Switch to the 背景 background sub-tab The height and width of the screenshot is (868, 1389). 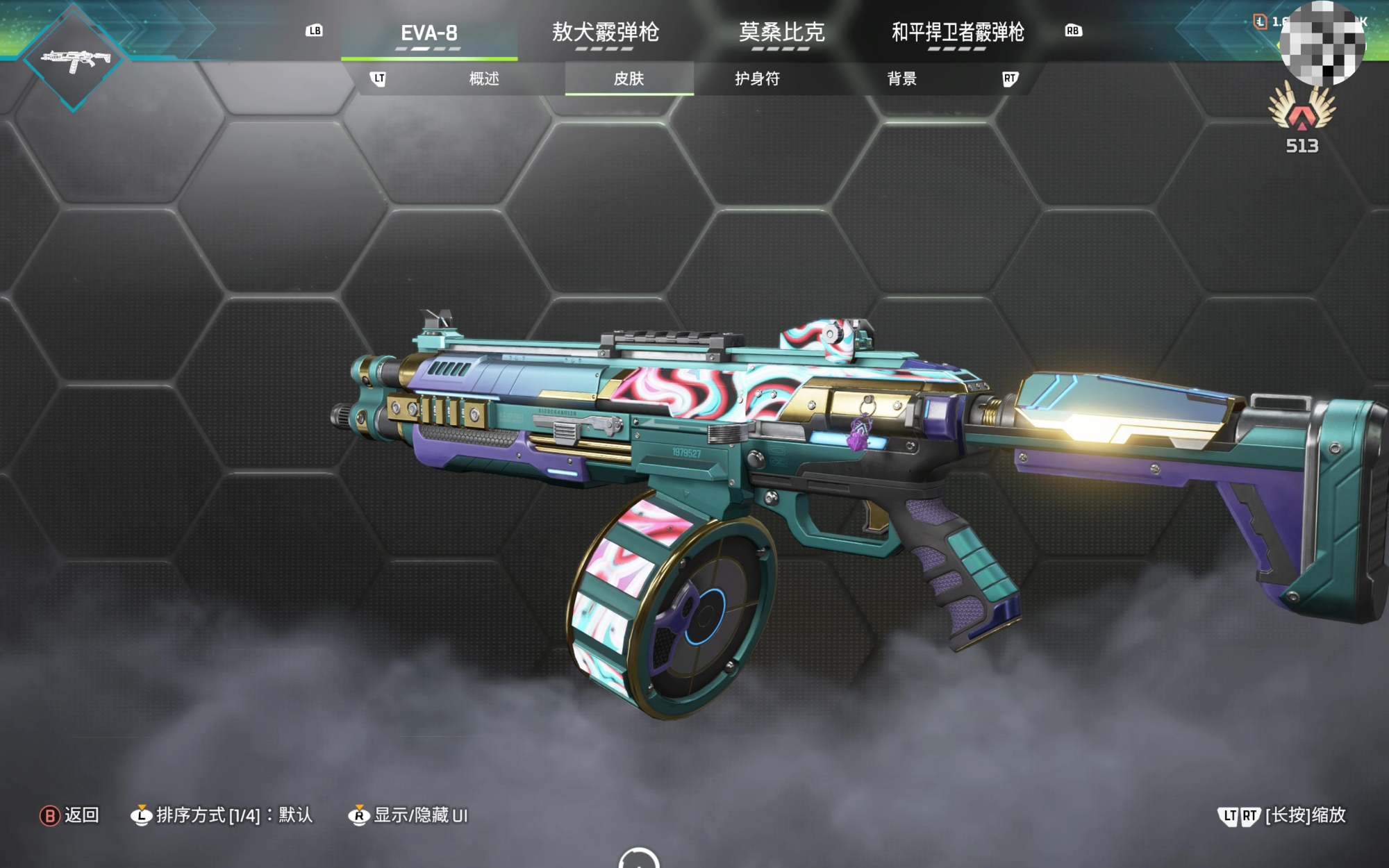[x=901, y=78]
